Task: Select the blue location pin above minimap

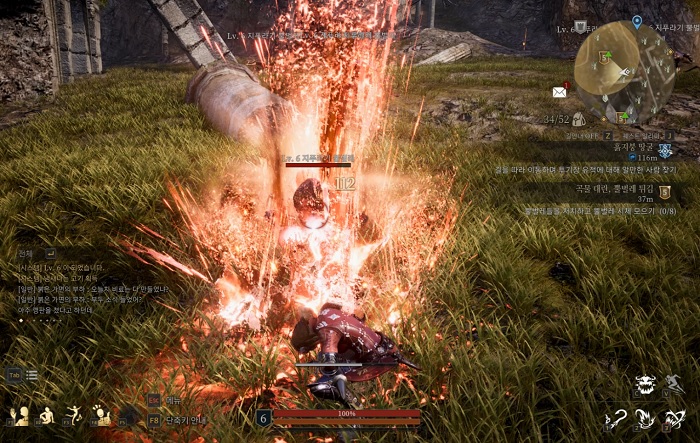Action: tap(637, 22)
